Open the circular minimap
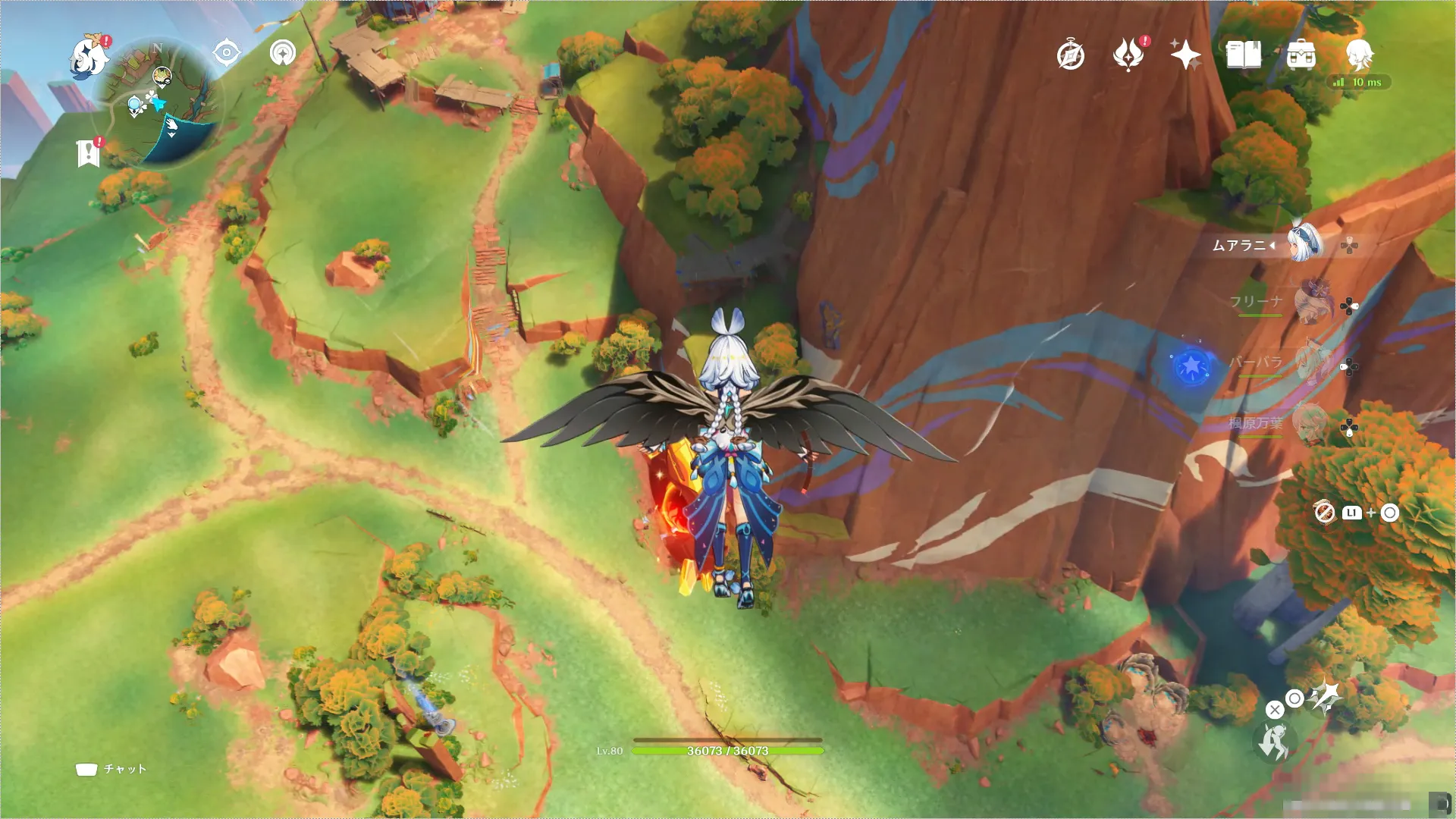Viewport: 1456px width, 819px height. pos(159,102)
